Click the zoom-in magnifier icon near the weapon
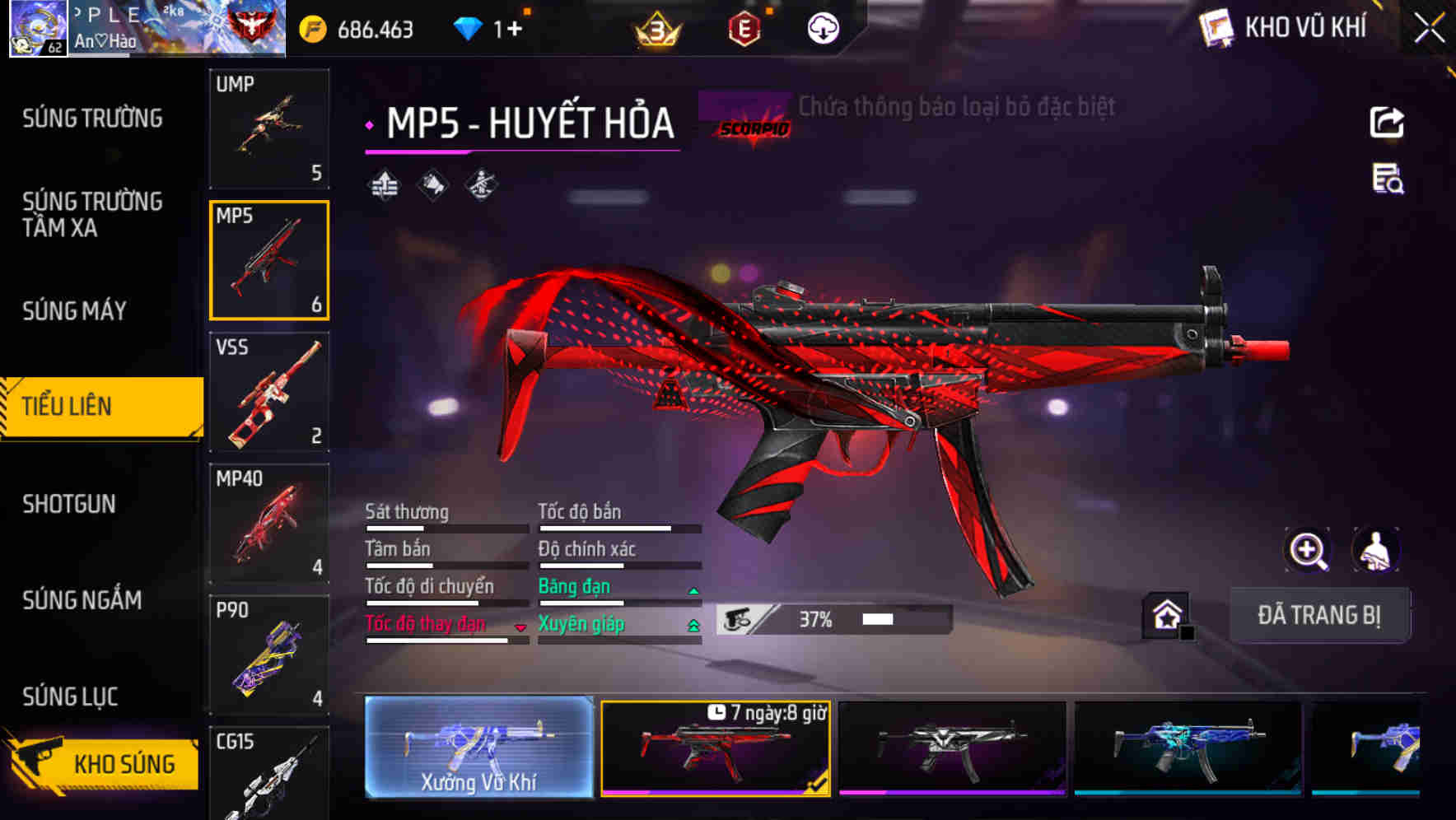The height and width of the screenshot is (820, 1456). click(x=1308, y=550)
